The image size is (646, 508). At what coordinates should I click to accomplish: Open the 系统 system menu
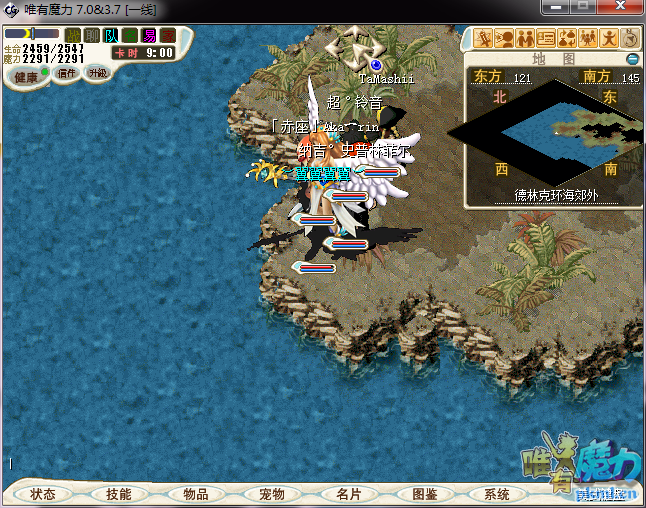[x=497, y=494]
